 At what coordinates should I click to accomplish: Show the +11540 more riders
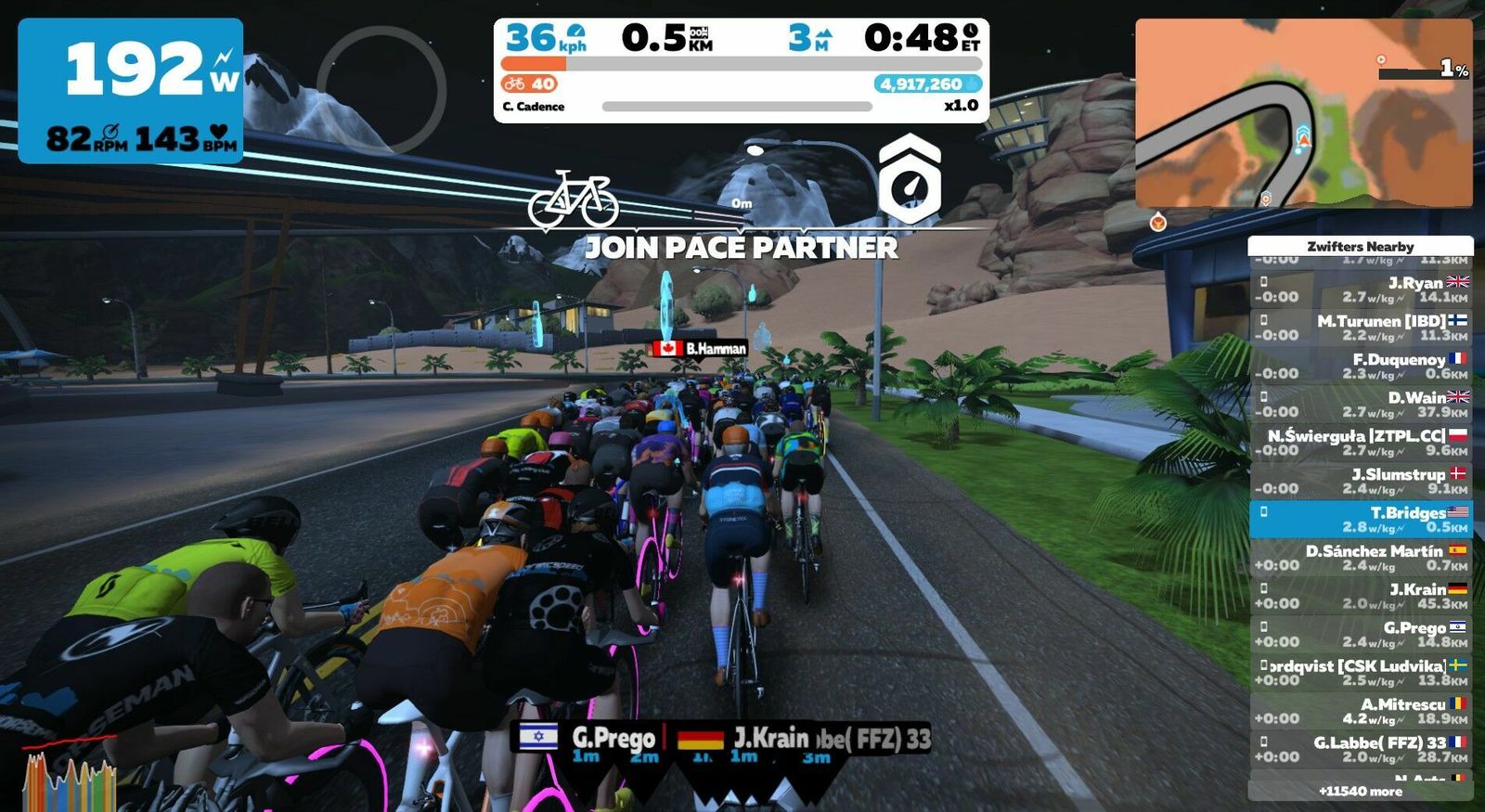[x=1361, y=791]
